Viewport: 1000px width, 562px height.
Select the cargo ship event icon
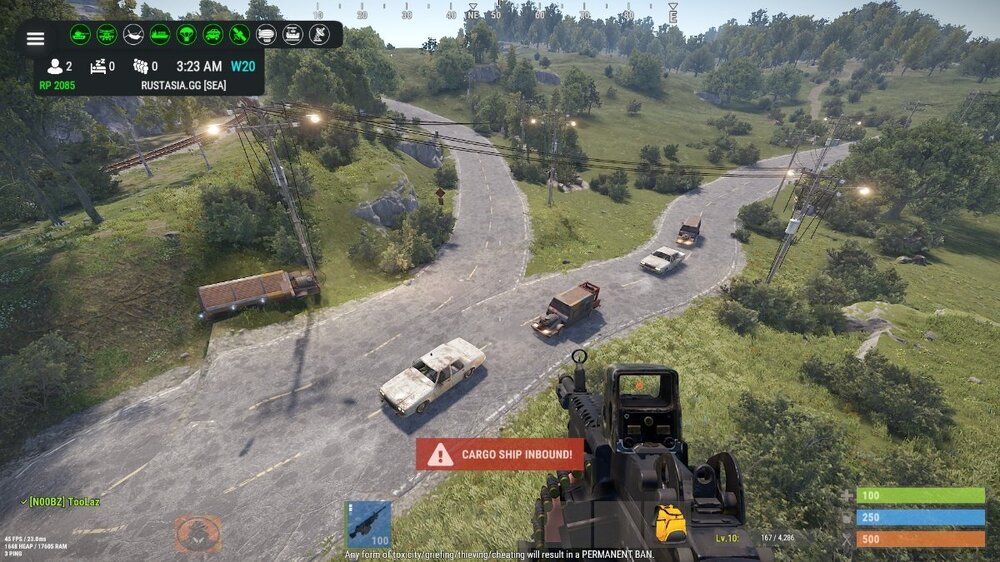click(160, 35)
